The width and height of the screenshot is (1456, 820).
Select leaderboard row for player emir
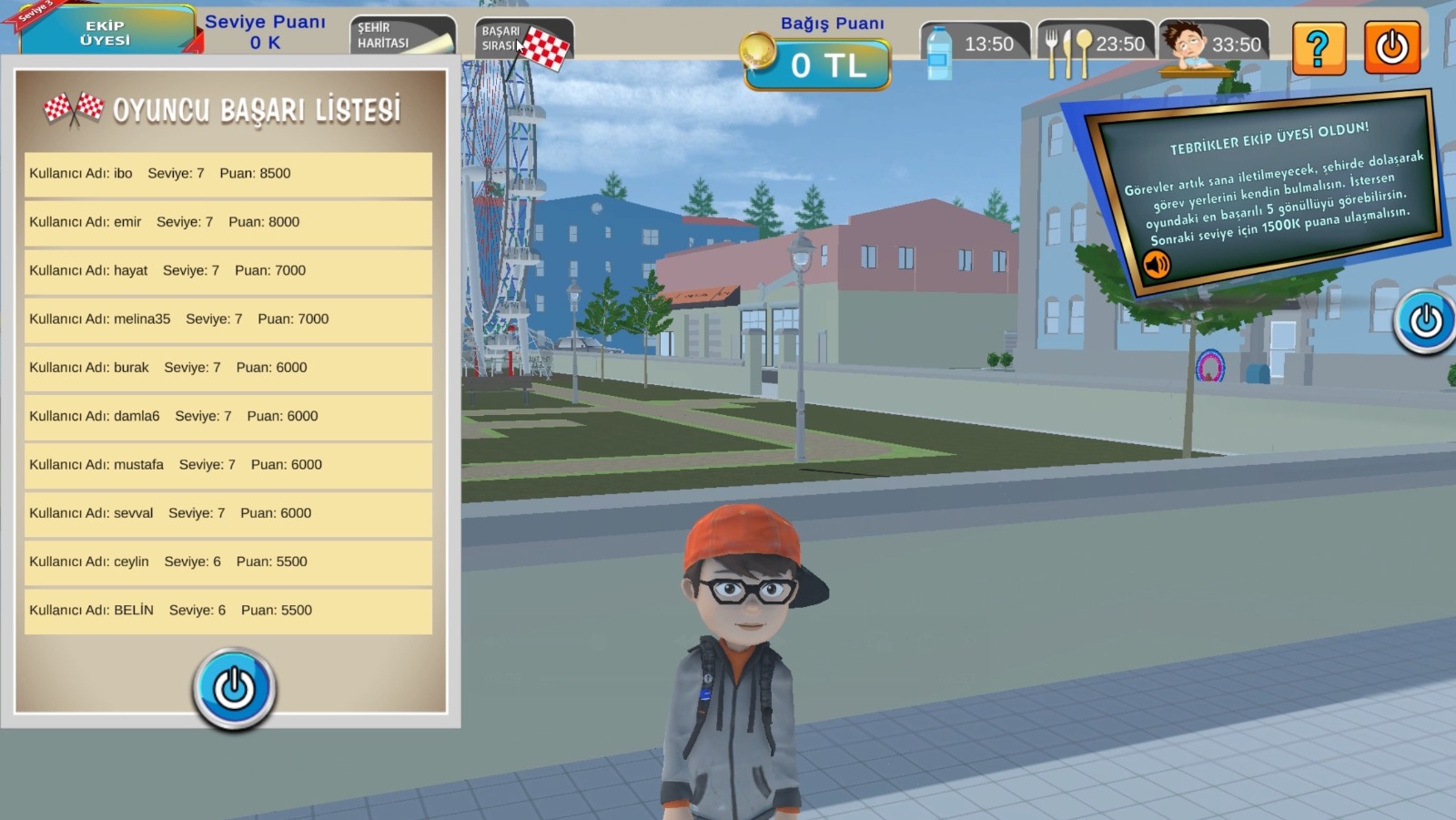(227, 222)
